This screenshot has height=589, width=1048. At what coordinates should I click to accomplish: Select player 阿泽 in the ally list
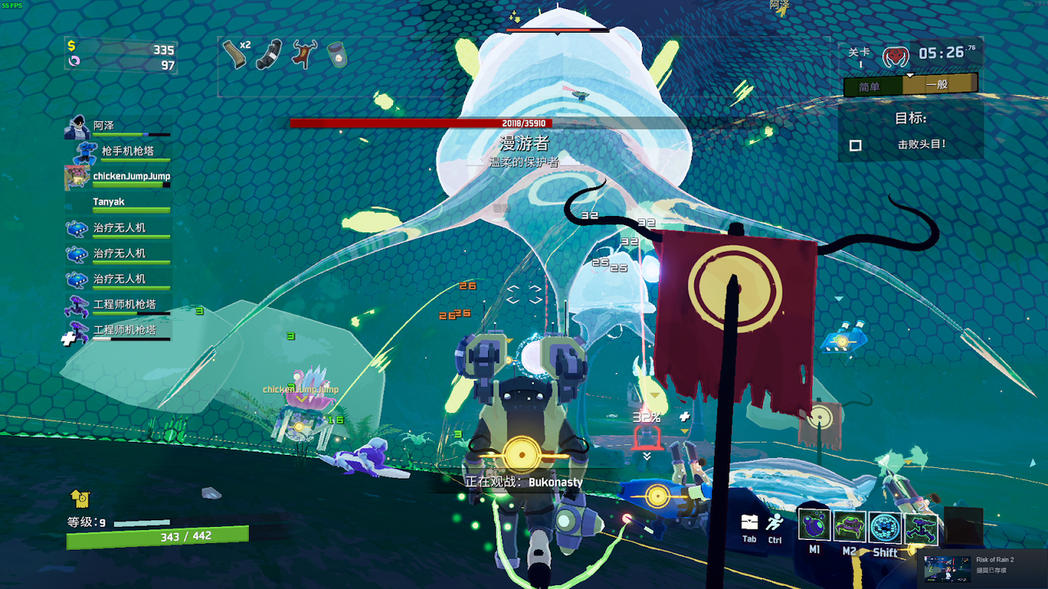click(103, 126)
